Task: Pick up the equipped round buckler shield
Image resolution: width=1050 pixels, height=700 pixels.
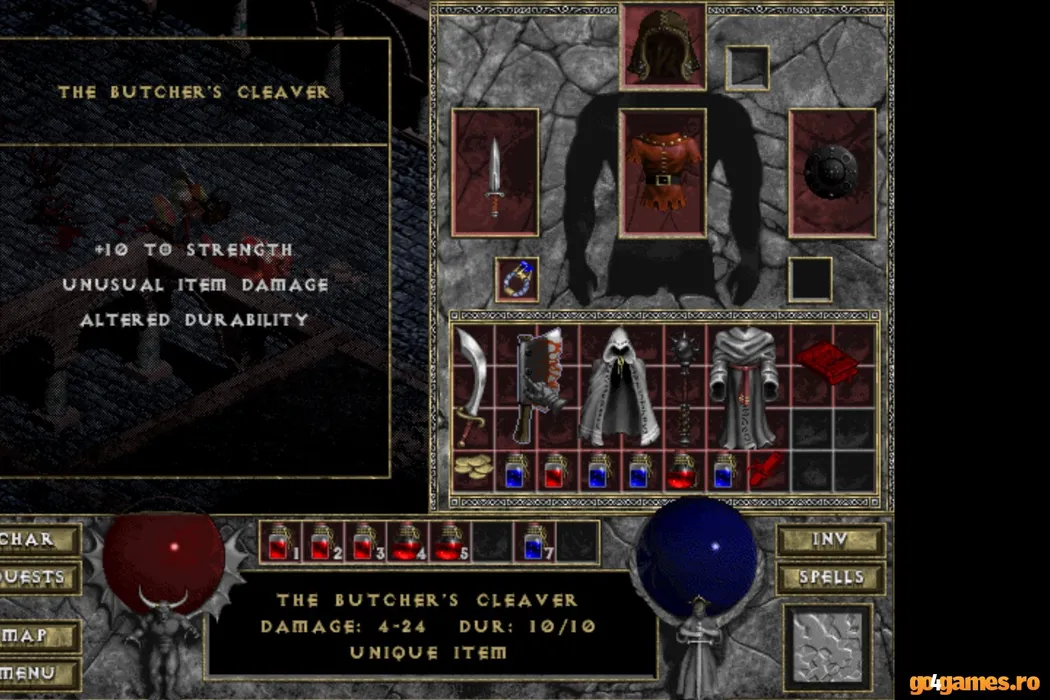Action: [x=832, y=172]
